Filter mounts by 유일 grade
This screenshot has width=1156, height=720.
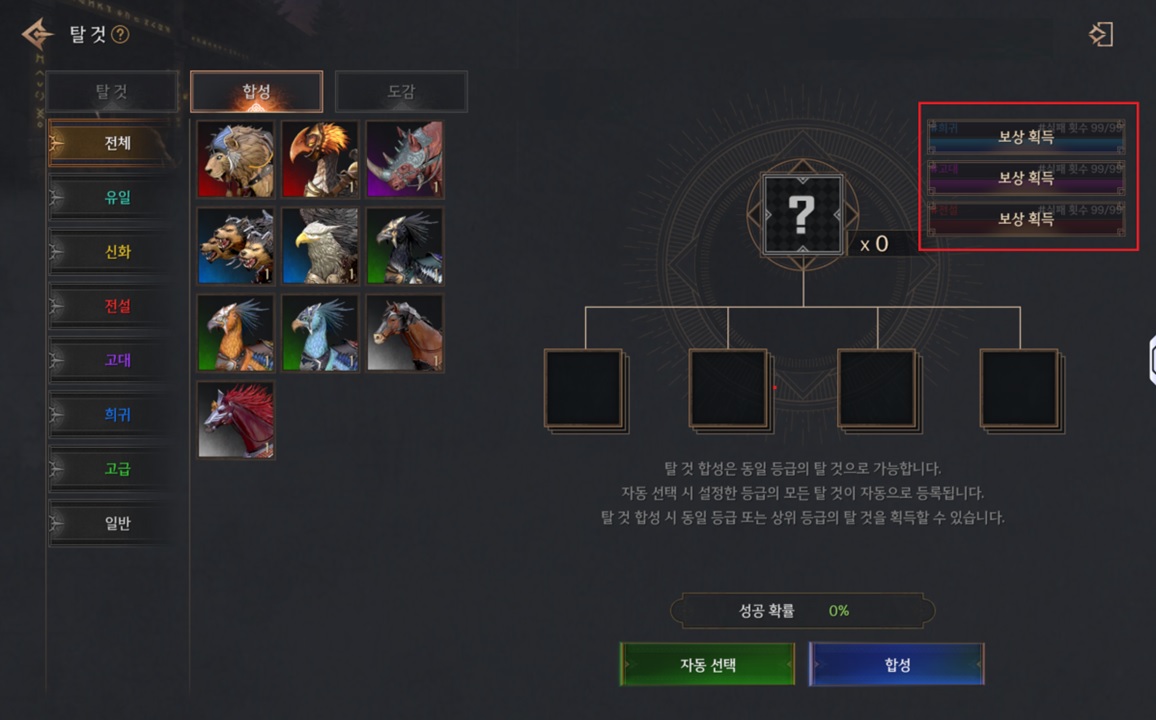pos(117,197)
